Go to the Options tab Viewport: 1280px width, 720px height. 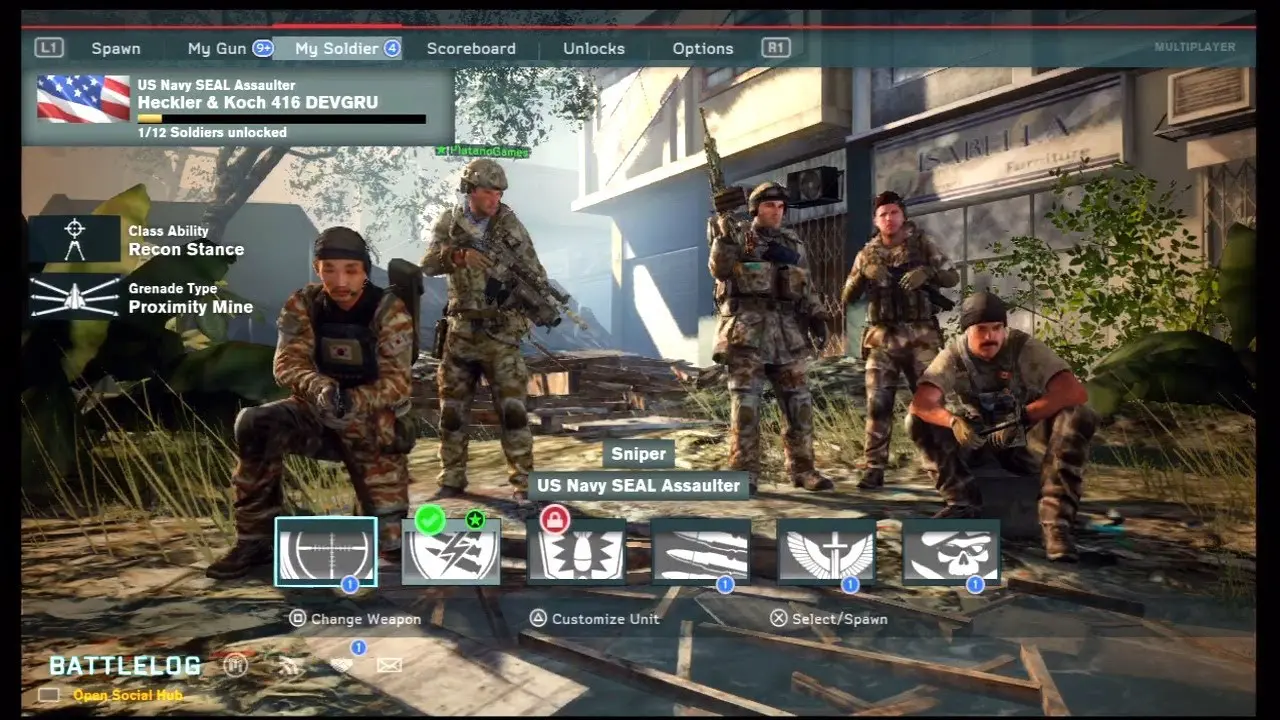[x=703, y=48]
